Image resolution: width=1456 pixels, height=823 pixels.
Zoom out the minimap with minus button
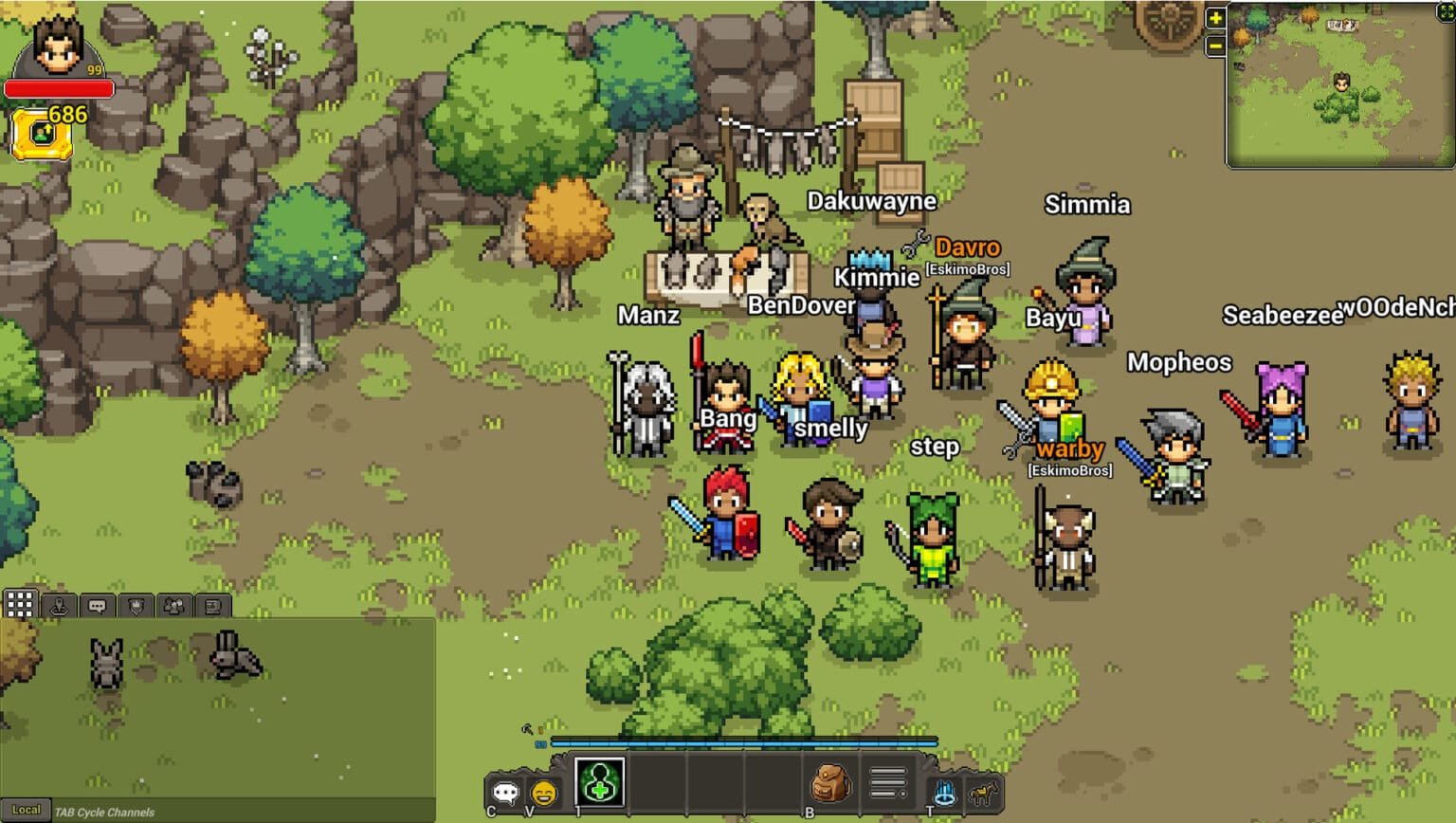tap(1214, 45)
